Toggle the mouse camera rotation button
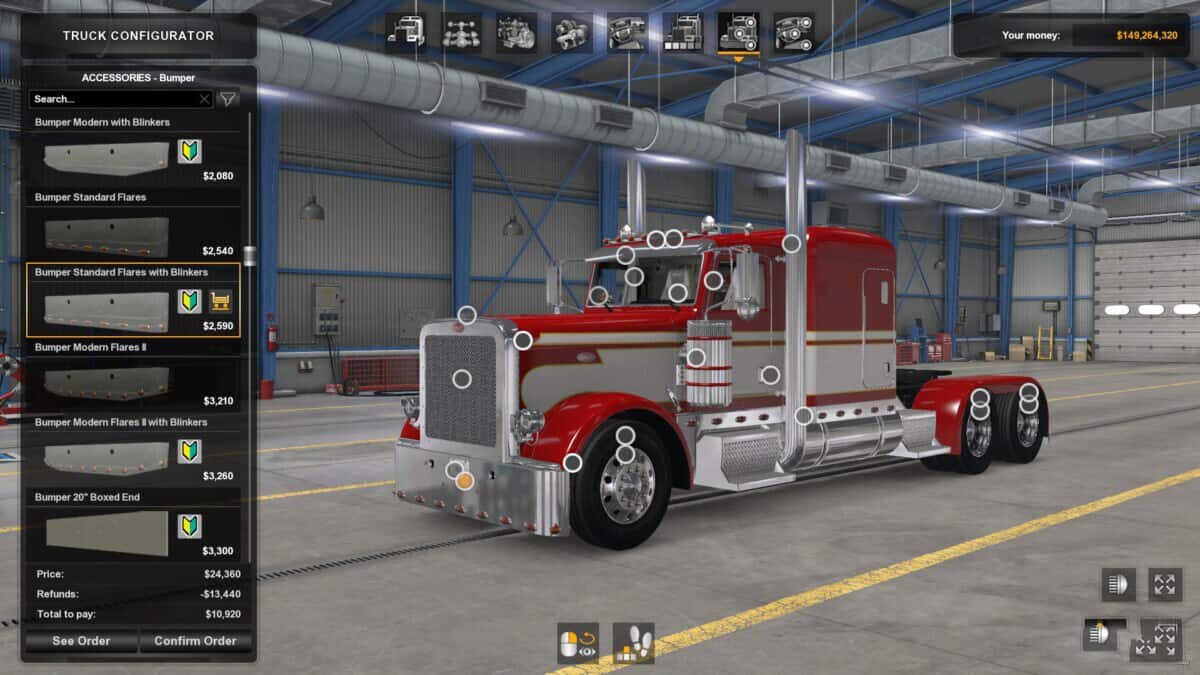The image size is (1200, 675). (578, 642)
